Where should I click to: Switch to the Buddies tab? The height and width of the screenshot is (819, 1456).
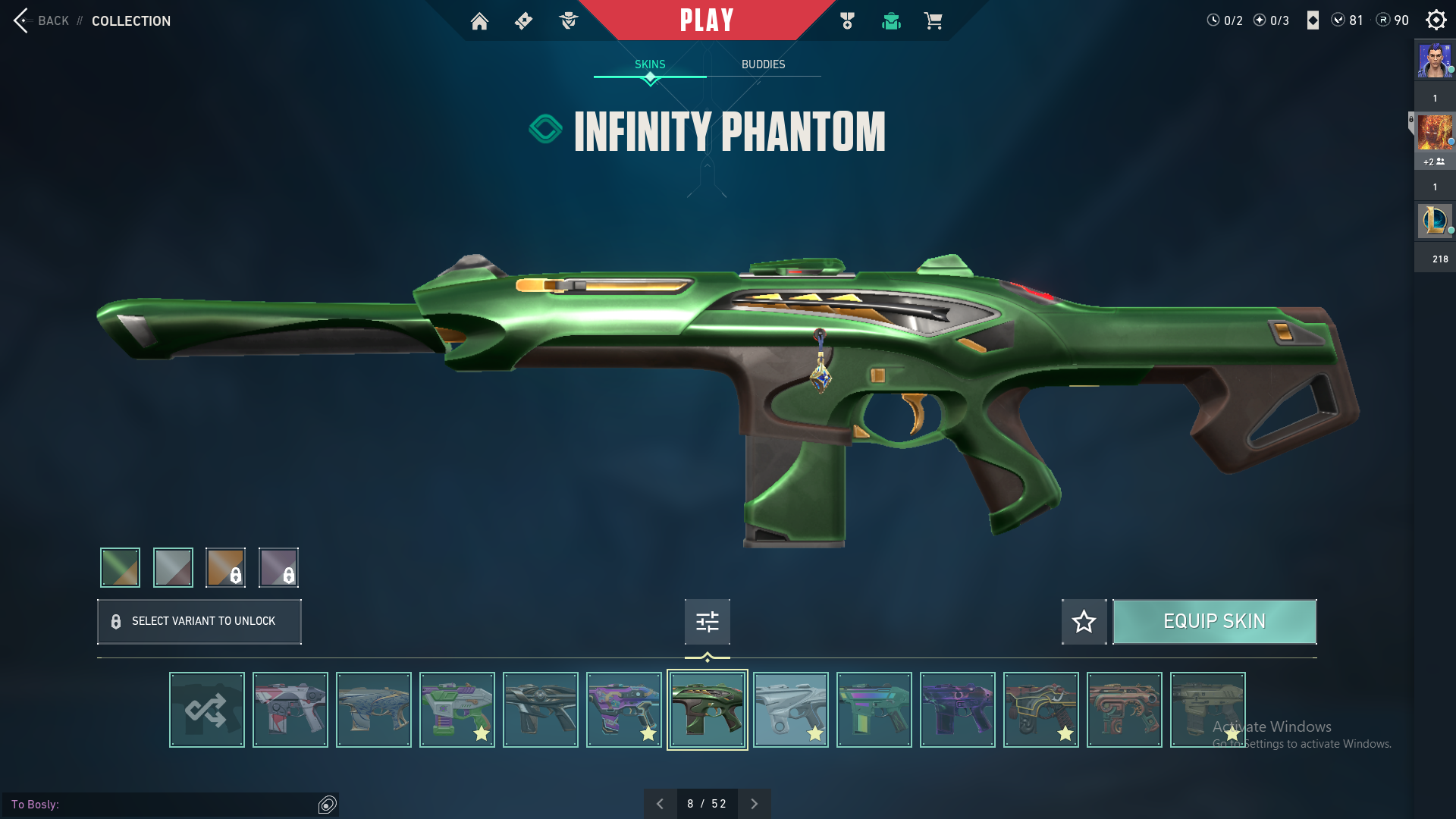coord(763,64)
